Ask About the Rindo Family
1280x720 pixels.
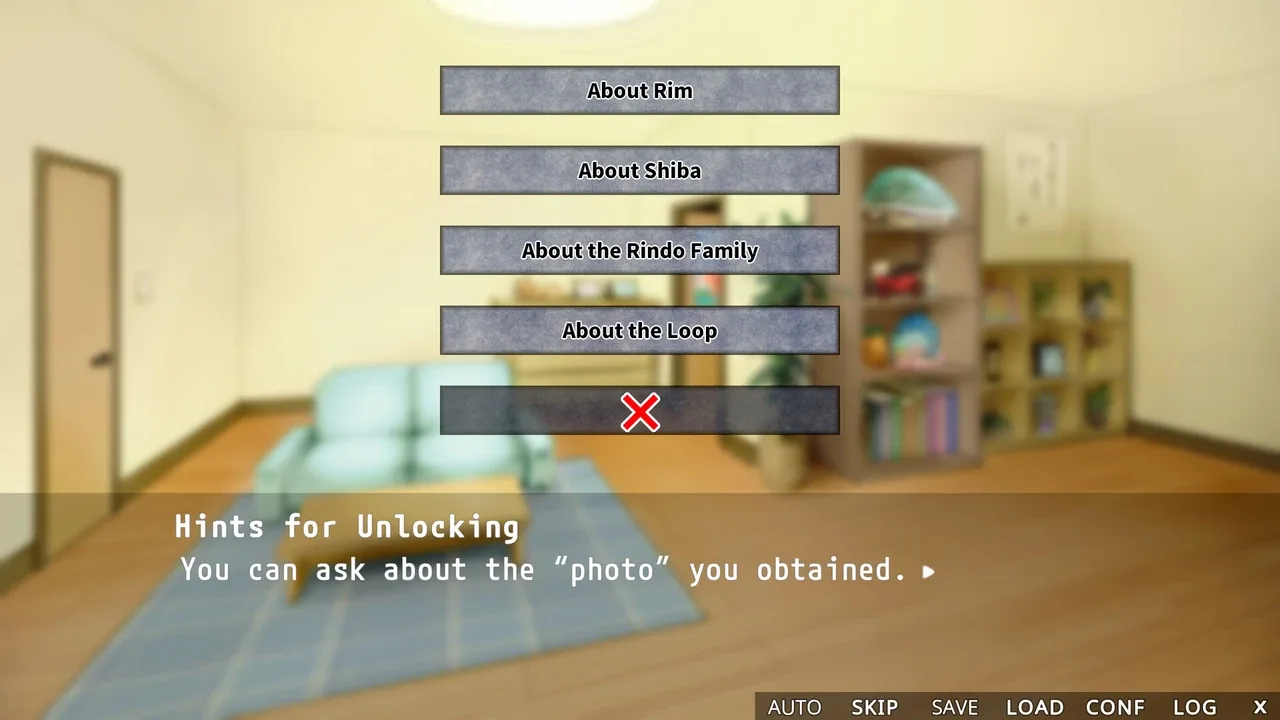639,250
